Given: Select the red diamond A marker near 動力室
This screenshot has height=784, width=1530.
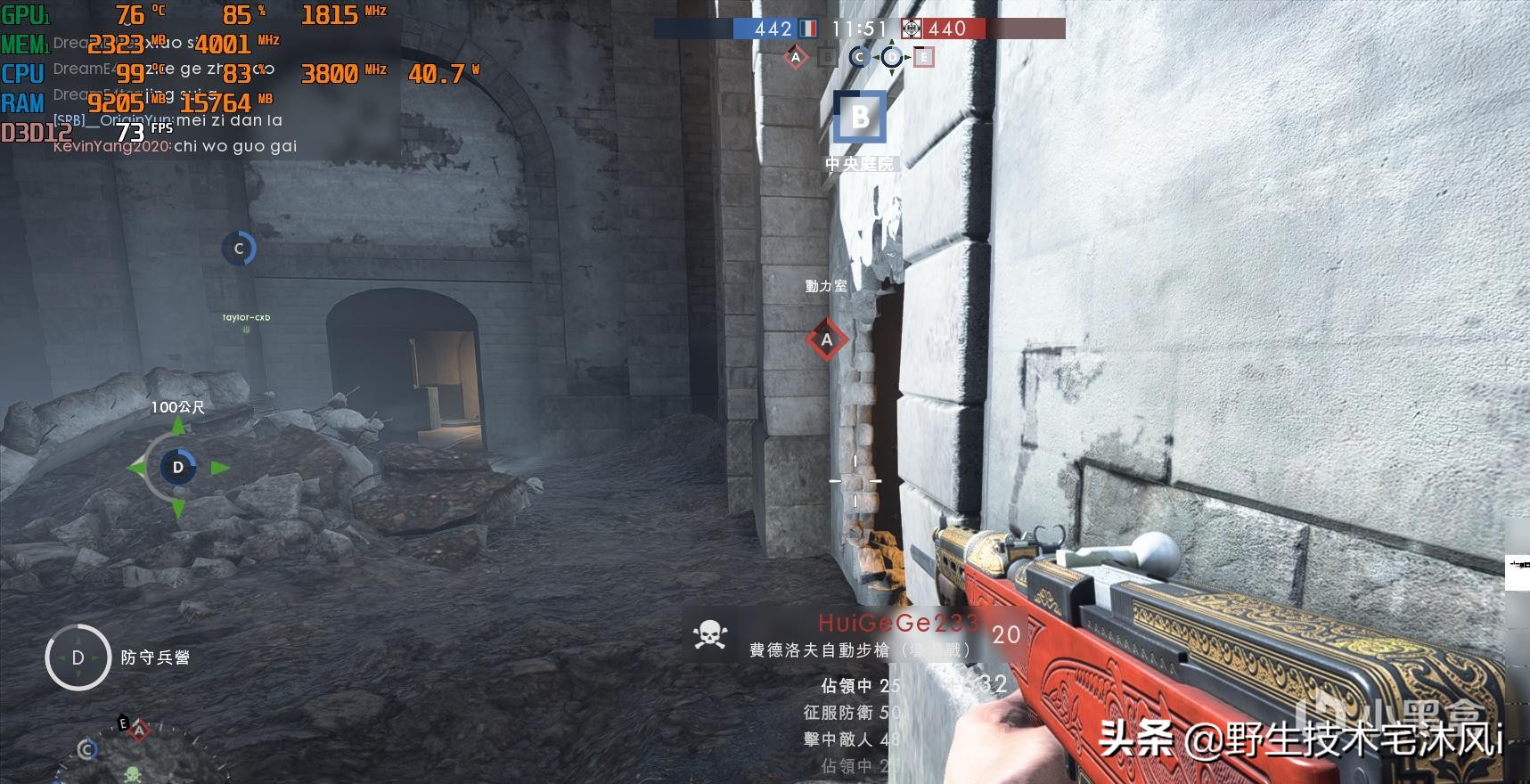Looking at the screenshot, I should [828, 339].
